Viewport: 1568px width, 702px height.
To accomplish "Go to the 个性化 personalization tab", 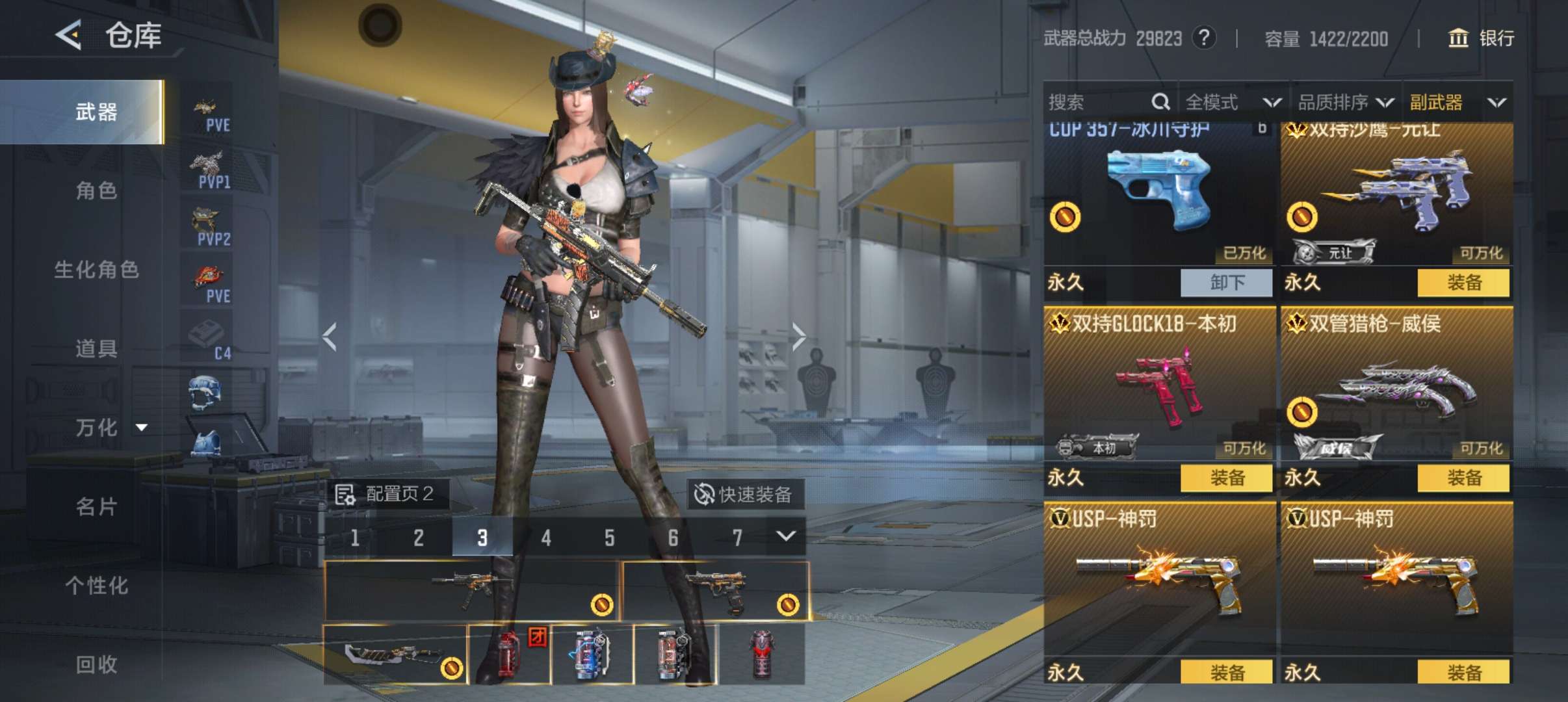I will (96, 586).
